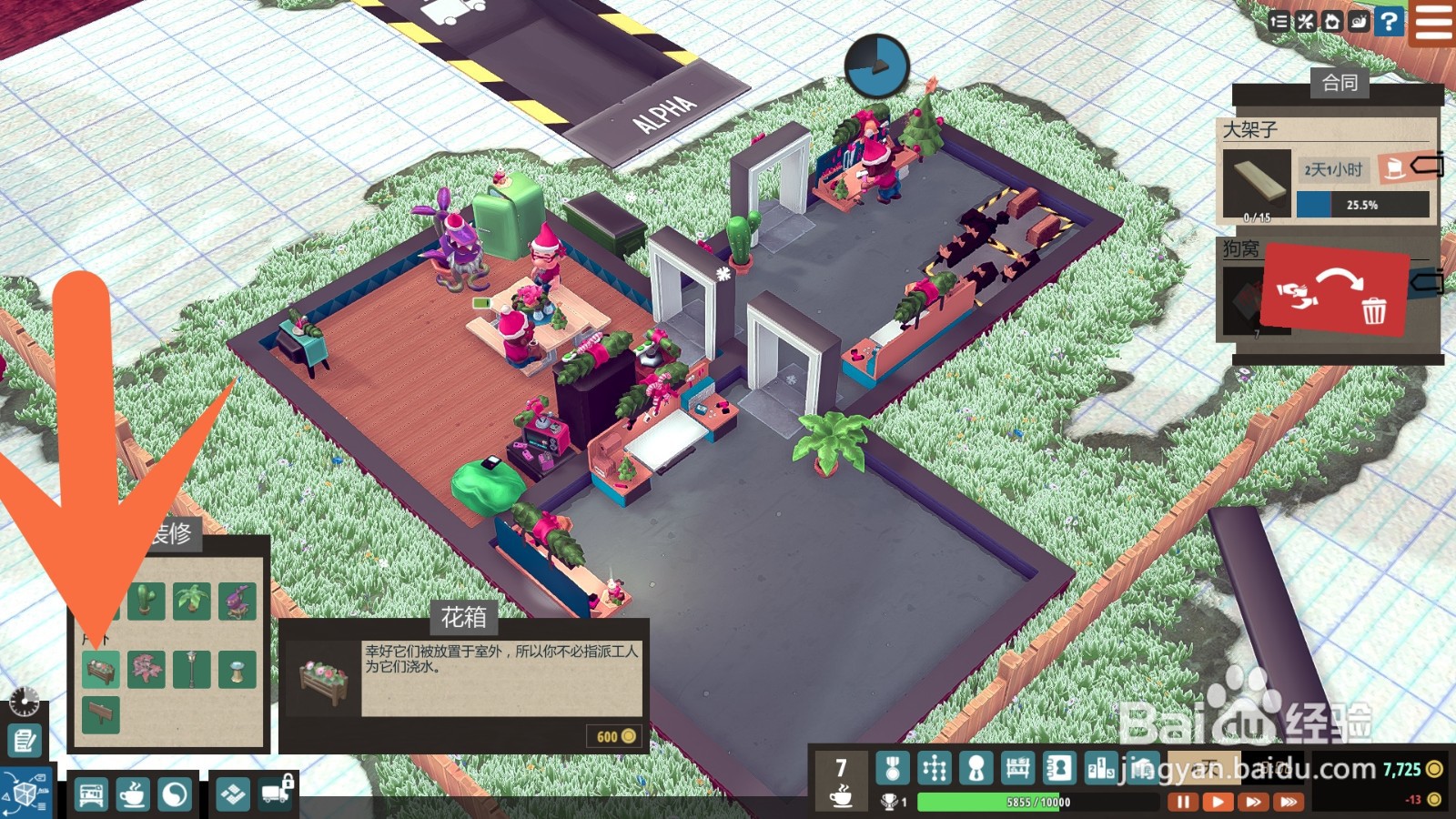Select the flower box decoration item
The height and width of the screenshot is (819, 1456).
click(x=101, y=670)
